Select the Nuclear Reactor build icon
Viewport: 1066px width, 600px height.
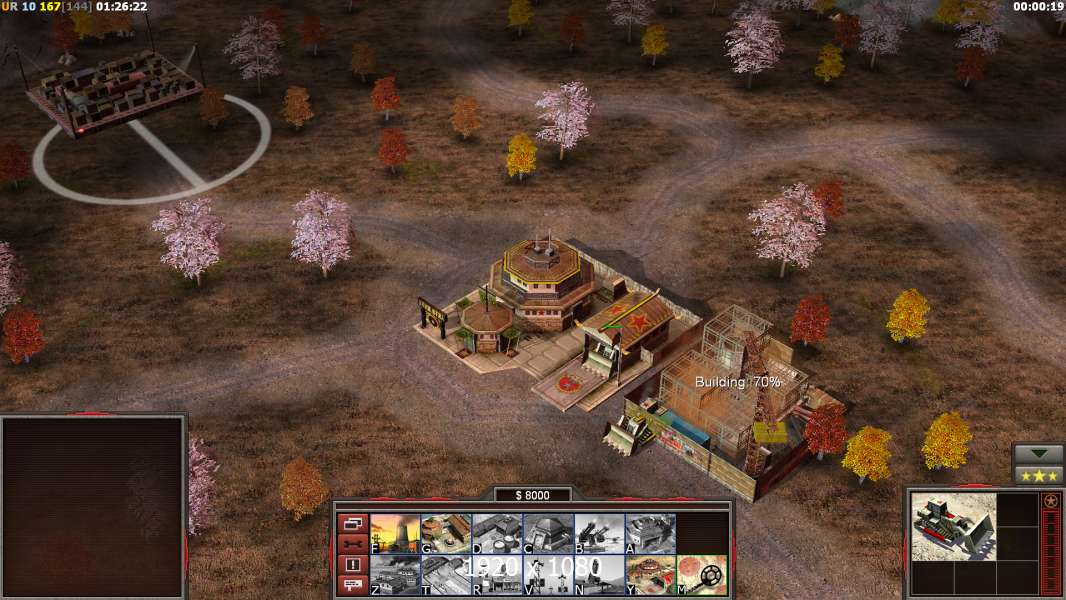coord(395,533)
